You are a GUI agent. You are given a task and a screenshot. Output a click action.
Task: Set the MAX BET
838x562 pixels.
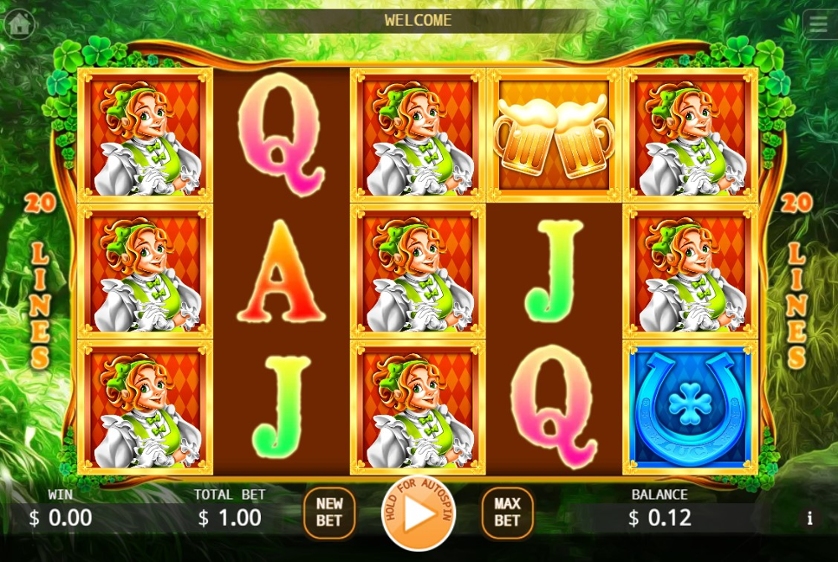507,513
